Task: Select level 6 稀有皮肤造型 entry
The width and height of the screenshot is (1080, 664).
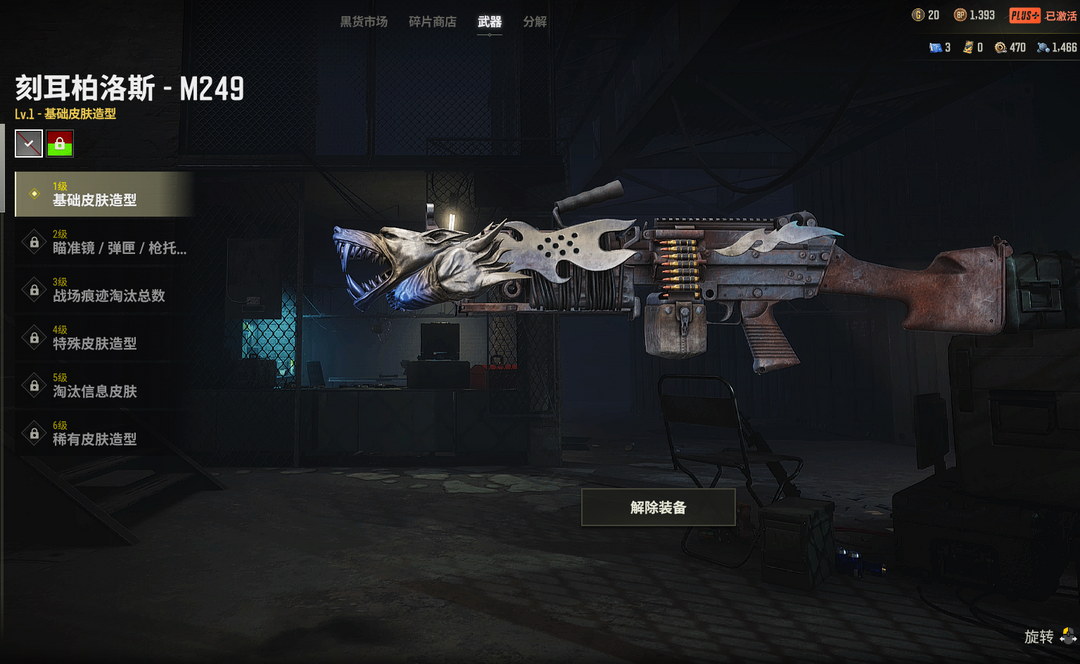Action: [x=104, y=434]
